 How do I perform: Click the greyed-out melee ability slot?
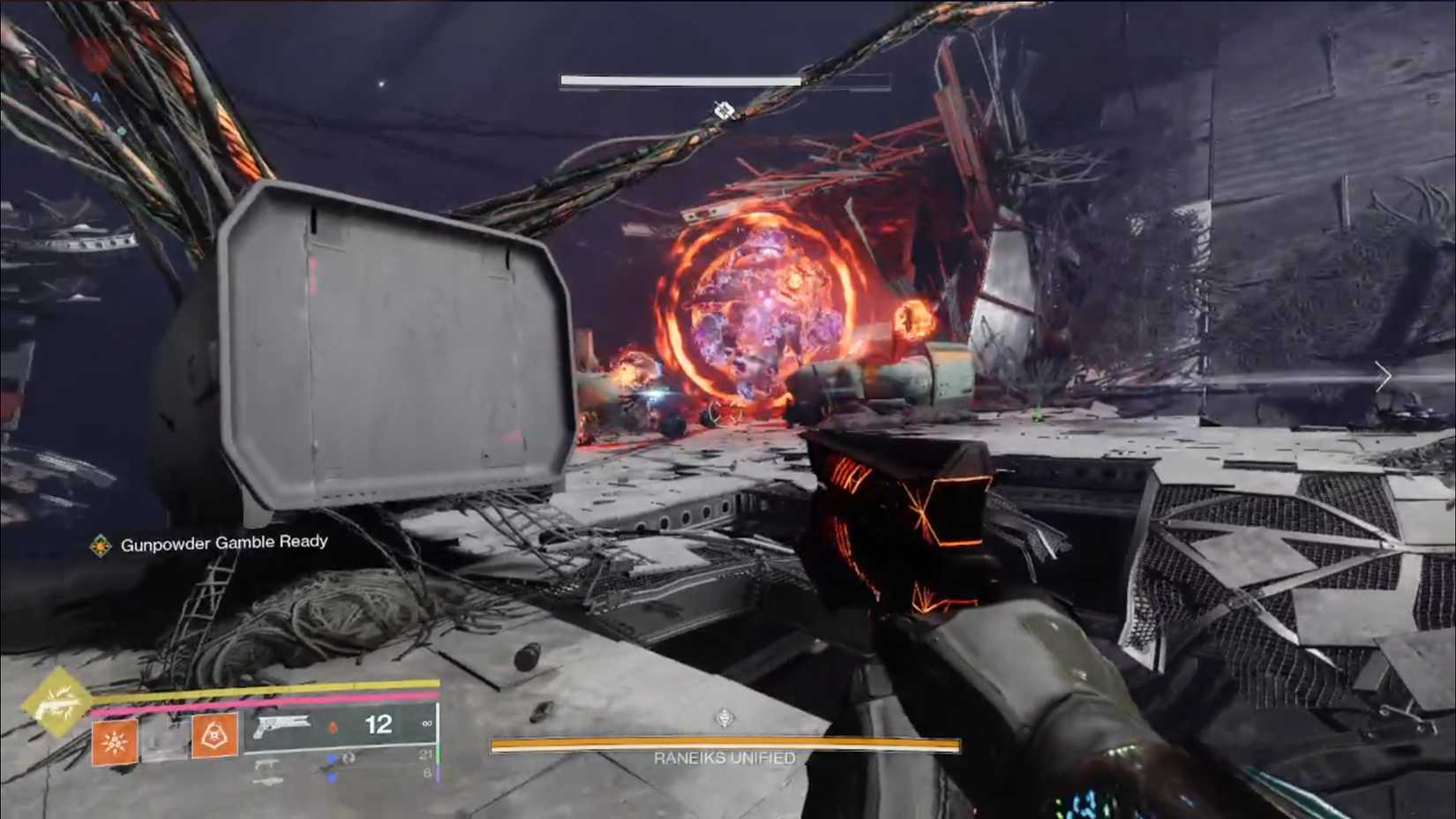[x=165, y=740]
